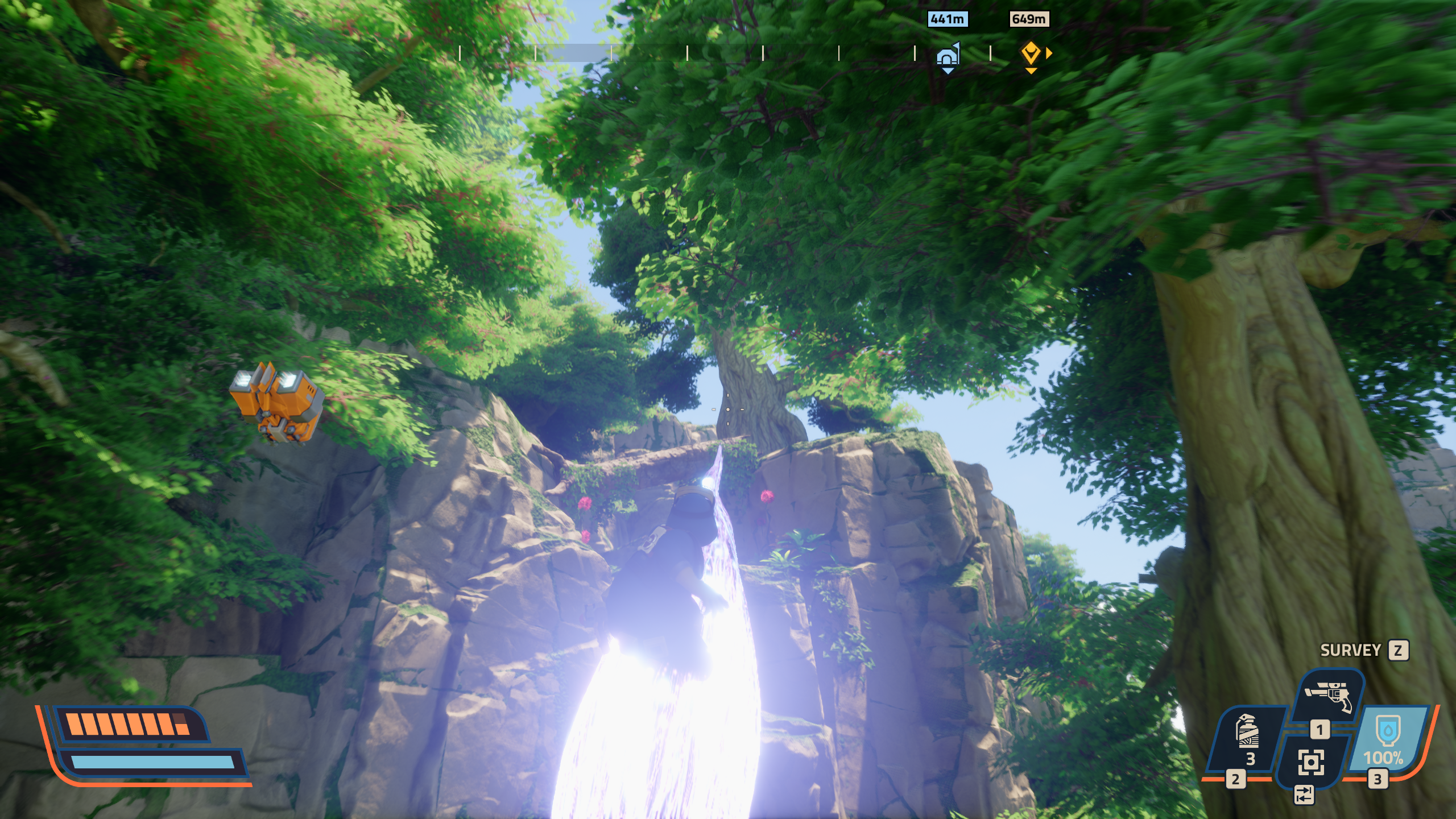Viewport: 1456px width, 819px height.
Task: Click the yellow objective marker on compass
Action: (x=1031, y=55)
